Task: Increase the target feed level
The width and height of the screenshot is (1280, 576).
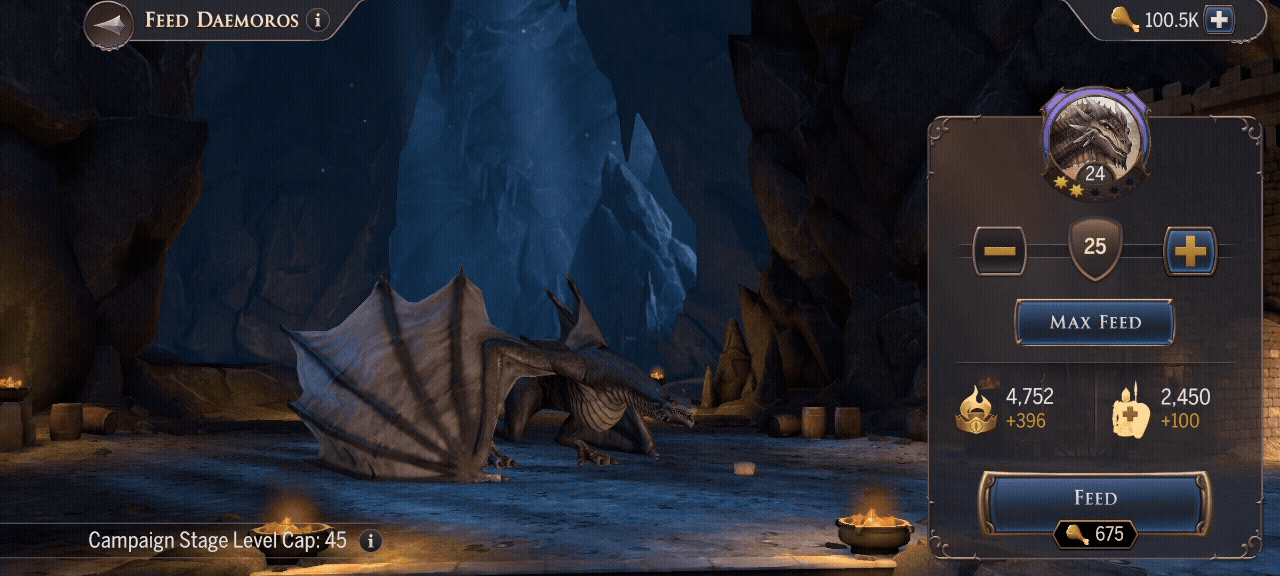Action: pyautogui.click(x=1189, y=251)
